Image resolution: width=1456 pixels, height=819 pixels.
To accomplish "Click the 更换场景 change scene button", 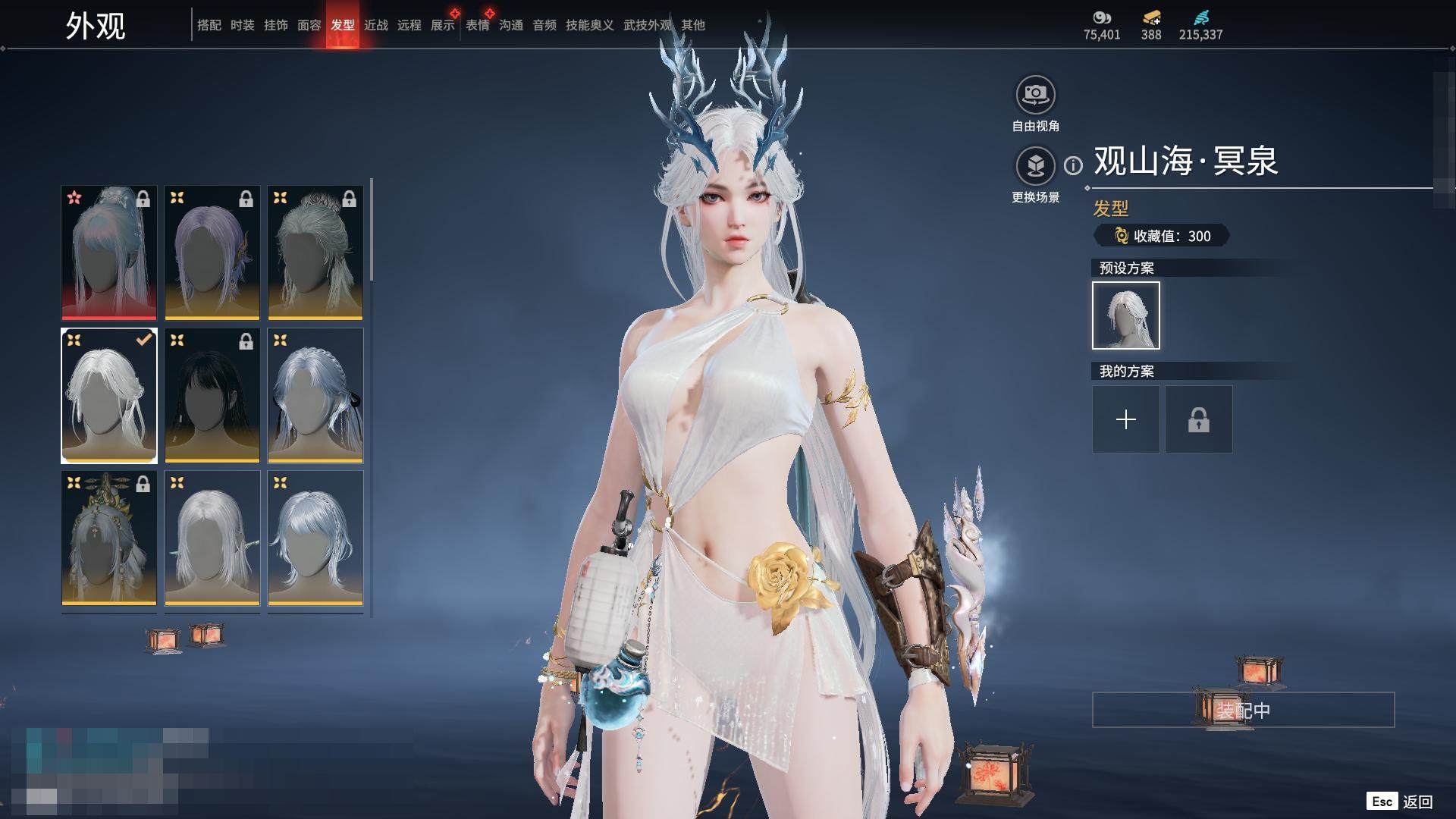I will click(x=1035, y=166).
